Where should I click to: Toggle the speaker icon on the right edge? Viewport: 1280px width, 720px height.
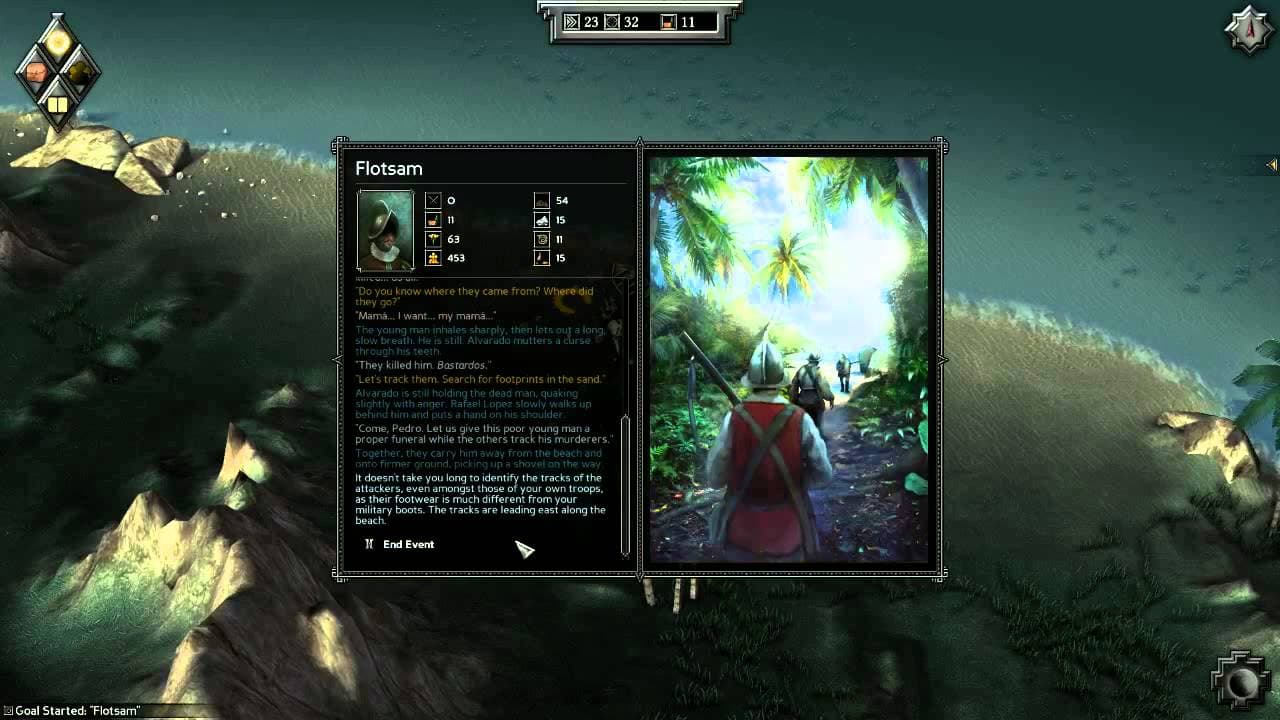(x=1272, y=166)
